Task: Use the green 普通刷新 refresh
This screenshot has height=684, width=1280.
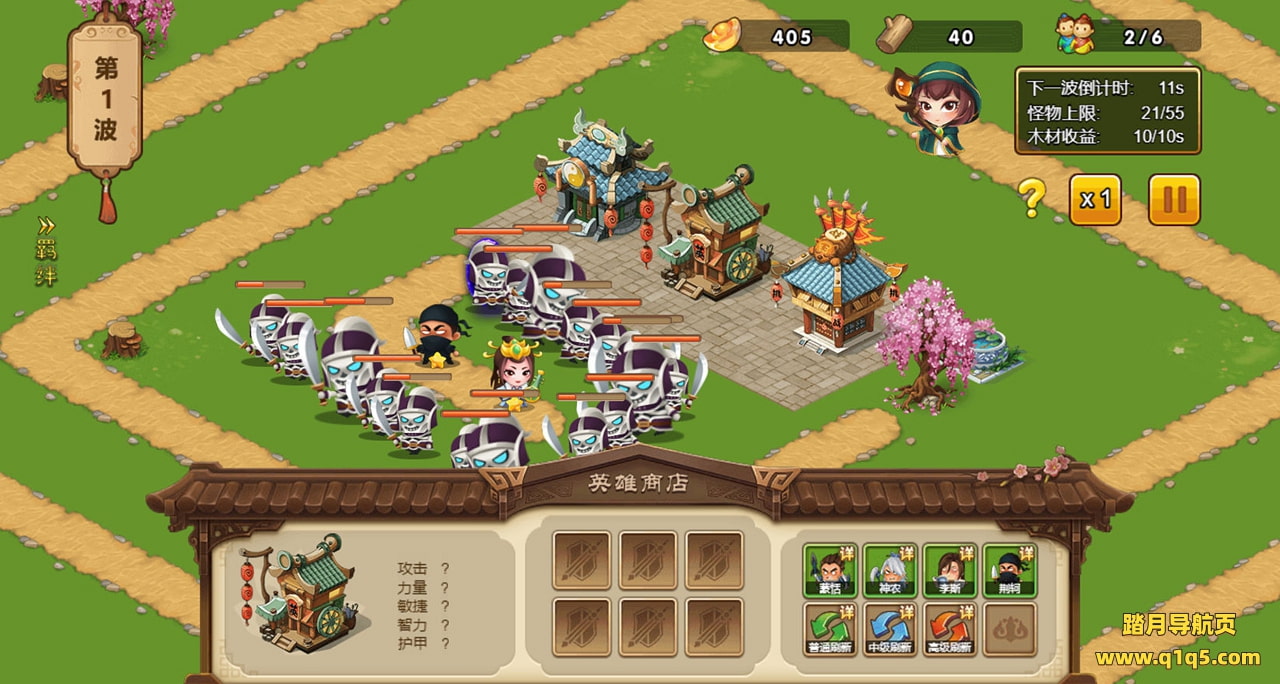Action: click(x=830, y=629)
